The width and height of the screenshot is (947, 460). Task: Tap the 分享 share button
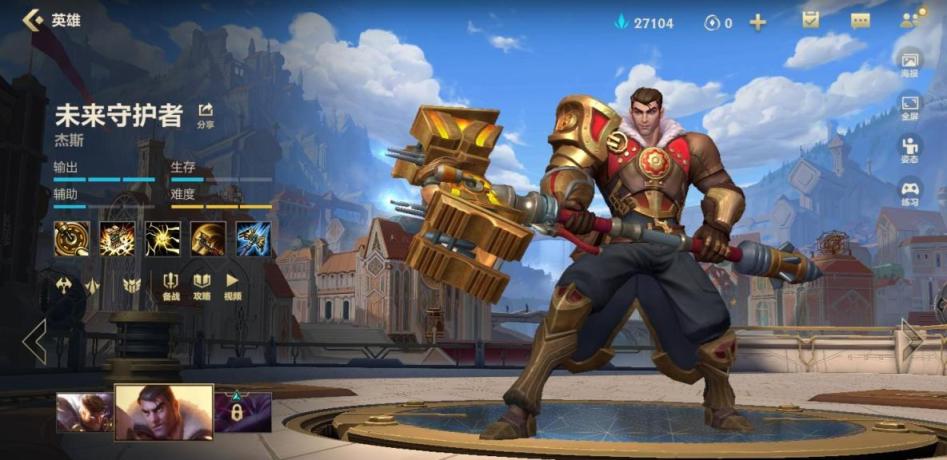tap(205, 115)
